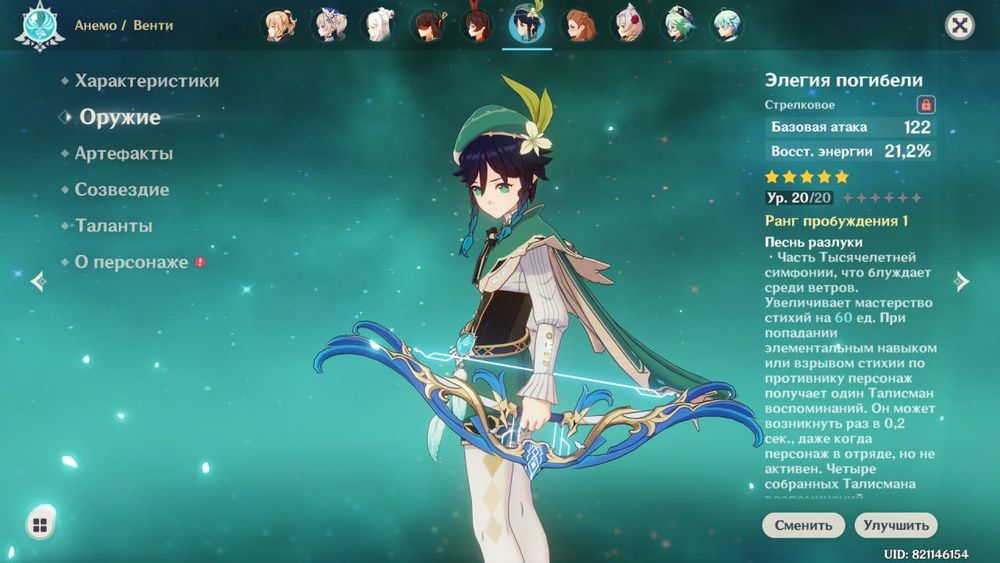The height and width of the screenshot is (563, 1000).
Task: Switch to the next character with right arrow
Action: [x=962, y=281]
